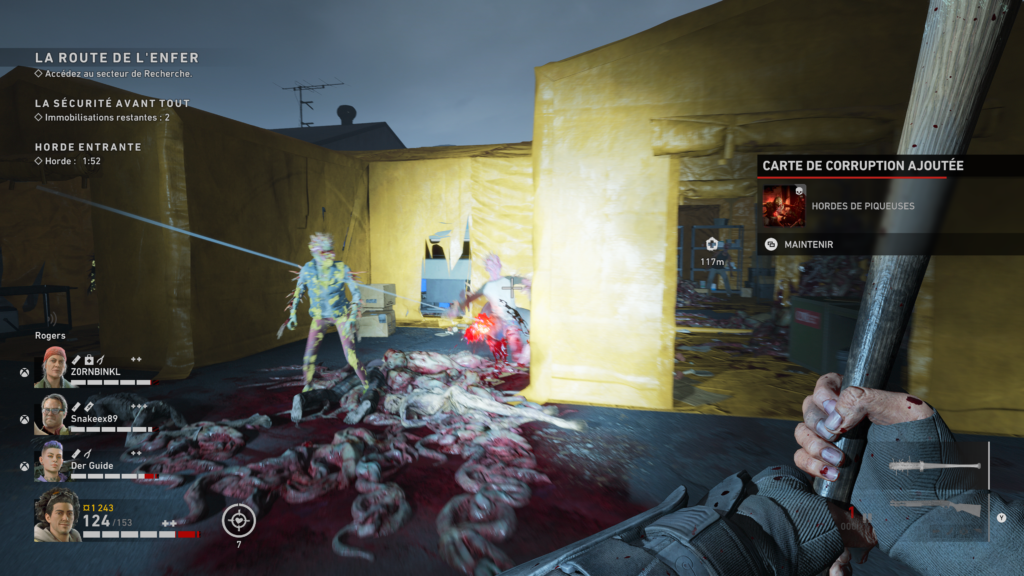
Task: Select the Horde Entrante objective entry
Action: 88,147
